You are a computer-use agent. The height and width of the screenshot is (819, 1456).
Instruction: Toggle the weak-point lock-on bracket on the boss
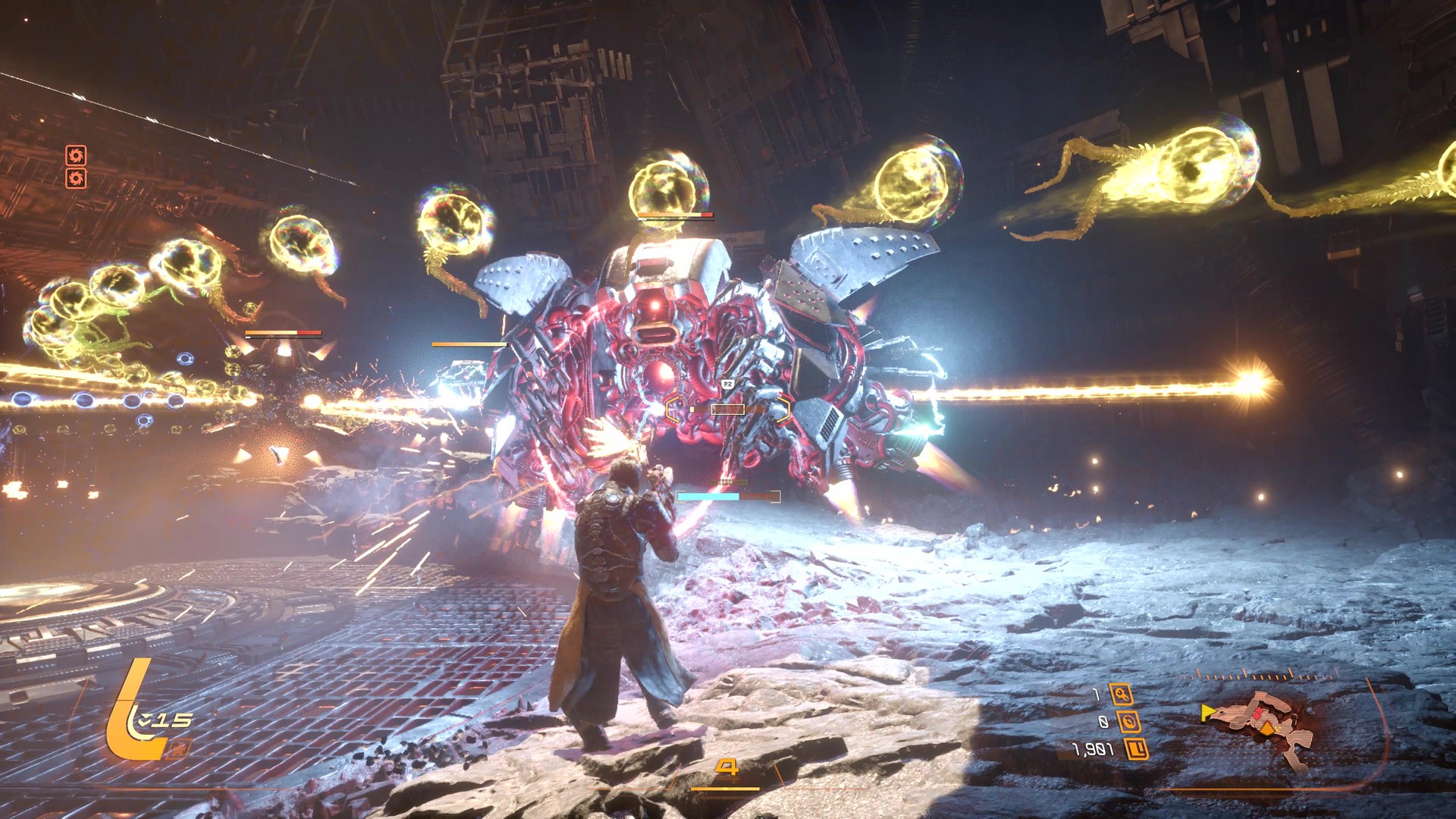click(x=728, y=408)
